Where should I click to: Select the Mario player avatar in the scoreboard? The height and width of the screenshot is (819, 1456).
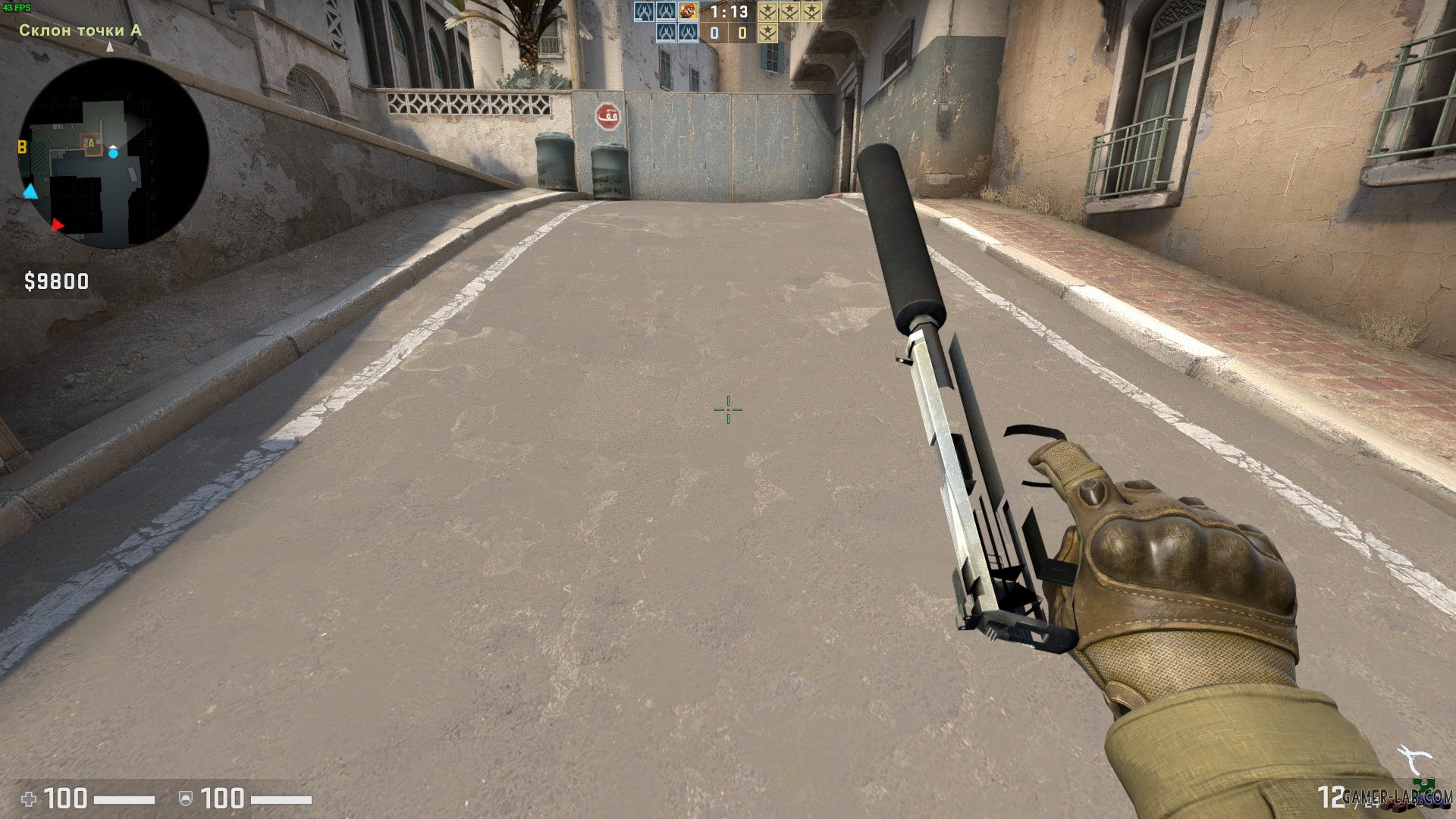(688, 11)
